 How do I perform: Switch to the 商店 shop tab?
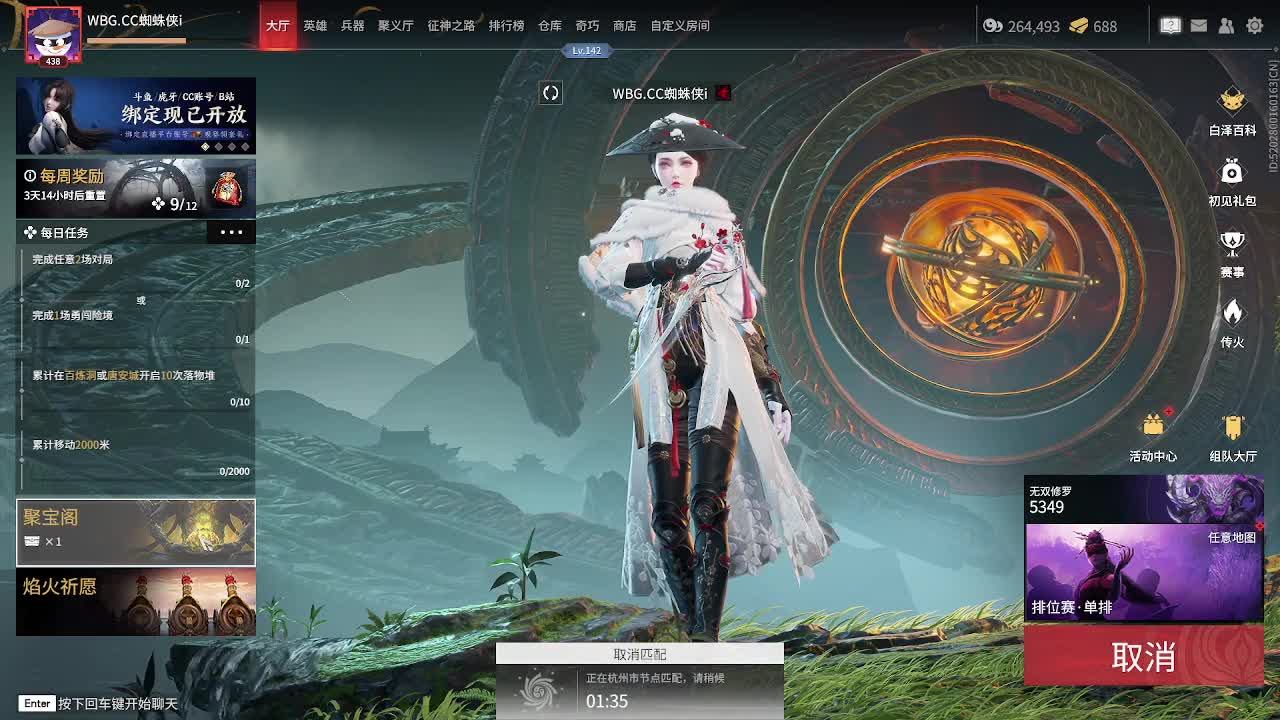(623, 25)
